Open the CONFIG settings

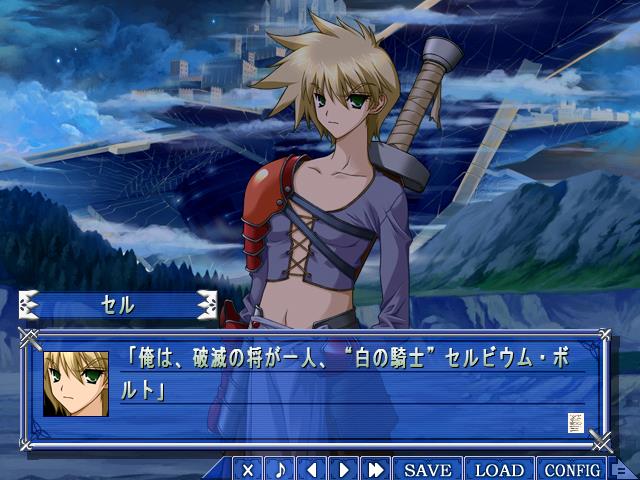[x=573, y=469]
